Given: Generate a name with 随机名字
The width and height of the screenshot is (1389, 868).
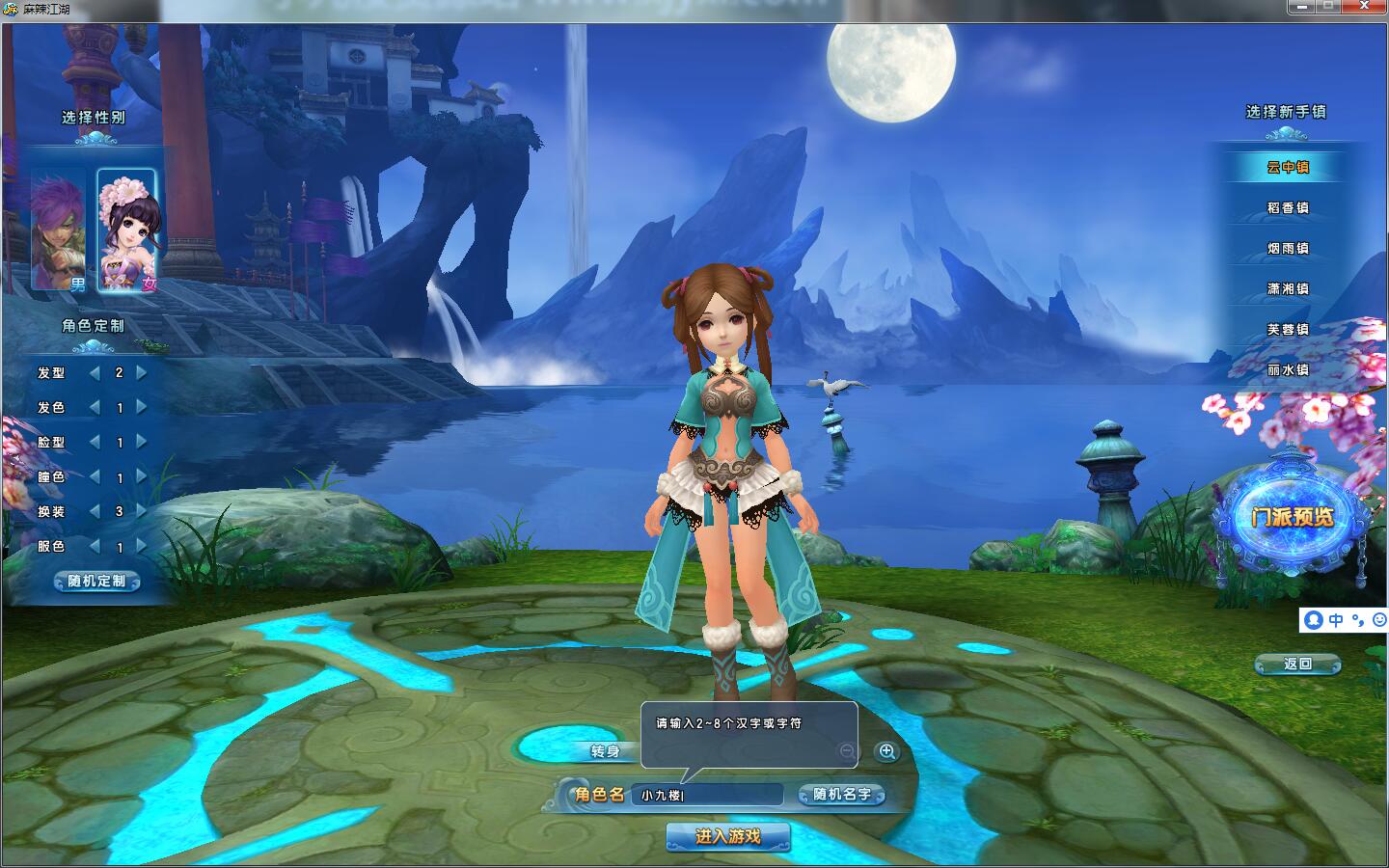Looking at the screenshot, I should (x=841, y=795).
